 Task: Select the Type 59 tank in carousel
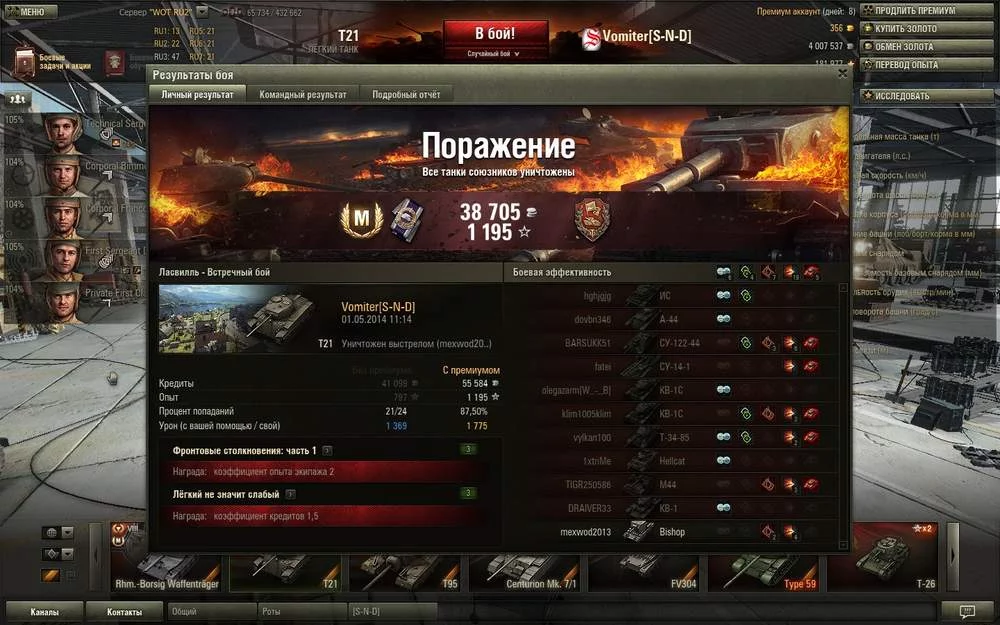(x=767, y=571)
